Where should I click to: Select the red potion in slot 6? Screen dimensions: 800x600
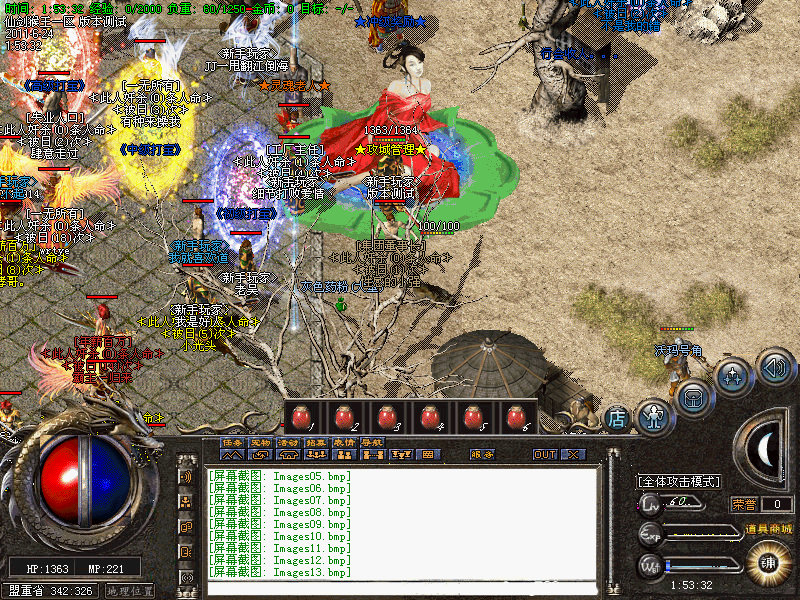pyautogui.click(x=516, y=417)
